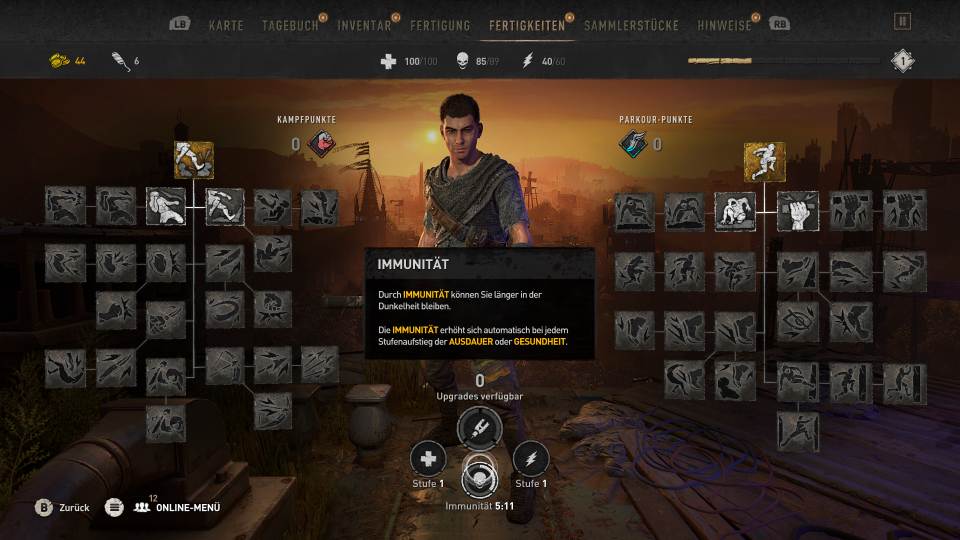Click the inhibitor syringe icon
960x540 pixels.
tap(479, 428)
